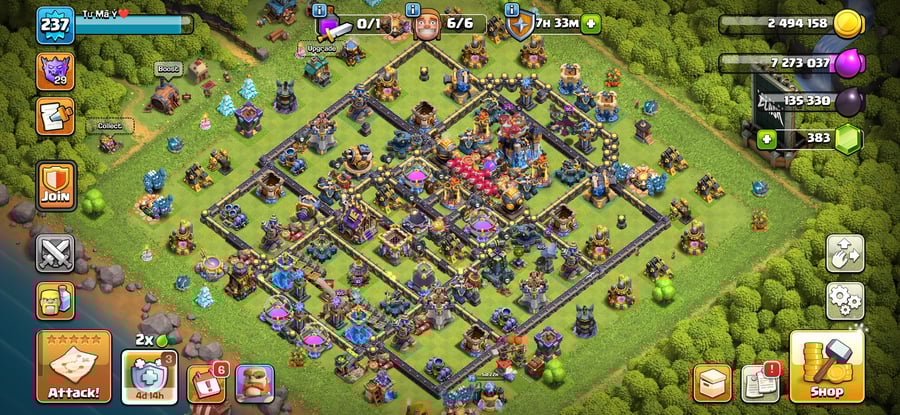Open the quest scroll with paintbrush icon
The height and width of the screenshot is (415, 900).
coord(55,115)
